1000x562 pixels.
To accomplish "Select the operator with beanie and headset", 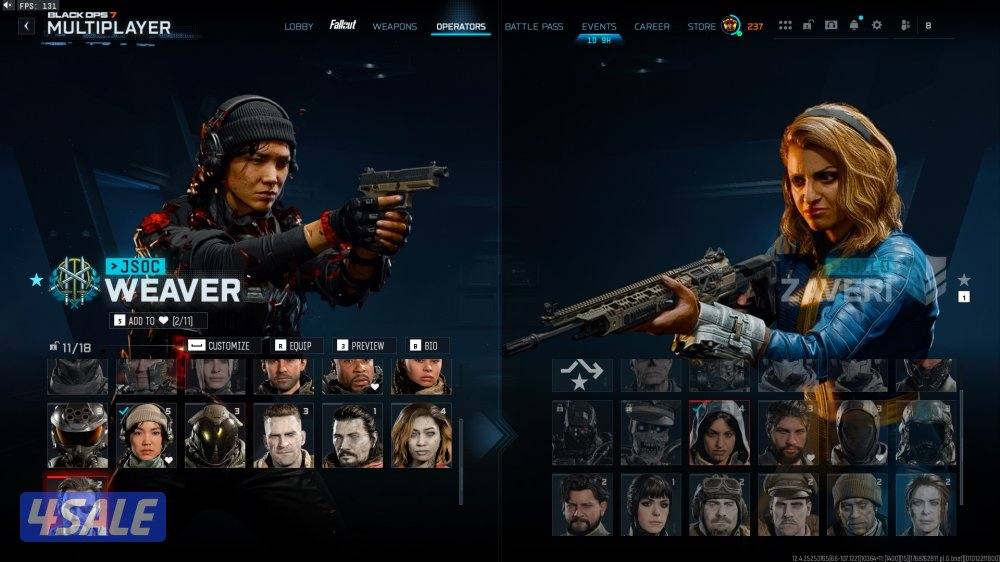I will tap(146, 435).
